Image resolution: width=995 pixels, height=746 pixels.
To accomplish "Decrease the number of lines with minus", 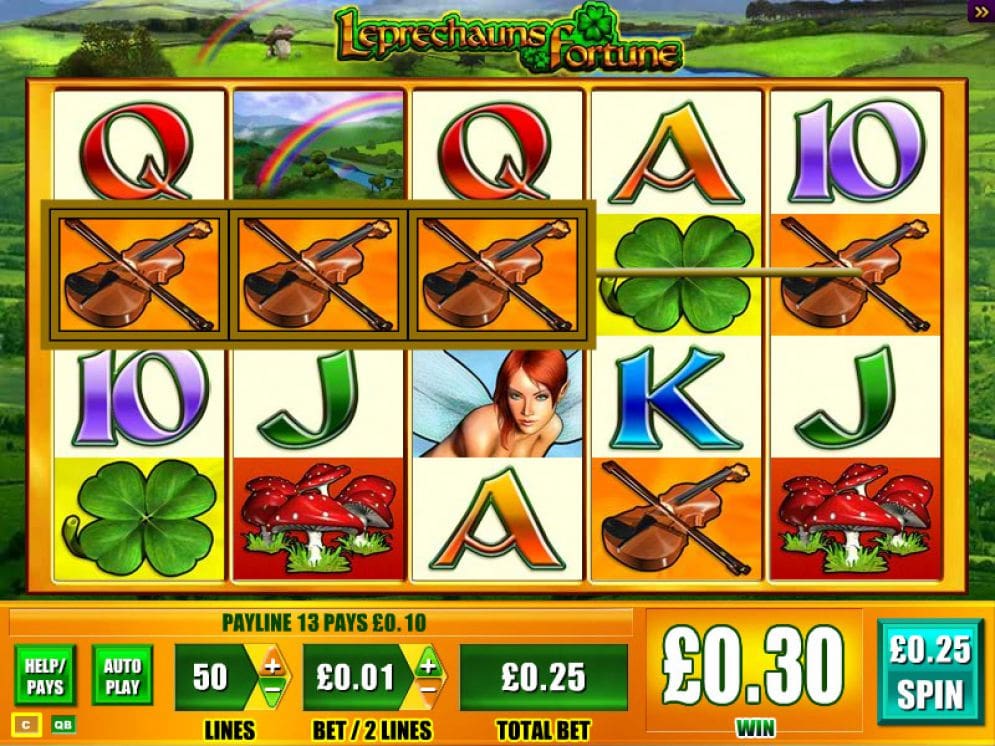I will point(271,691).
